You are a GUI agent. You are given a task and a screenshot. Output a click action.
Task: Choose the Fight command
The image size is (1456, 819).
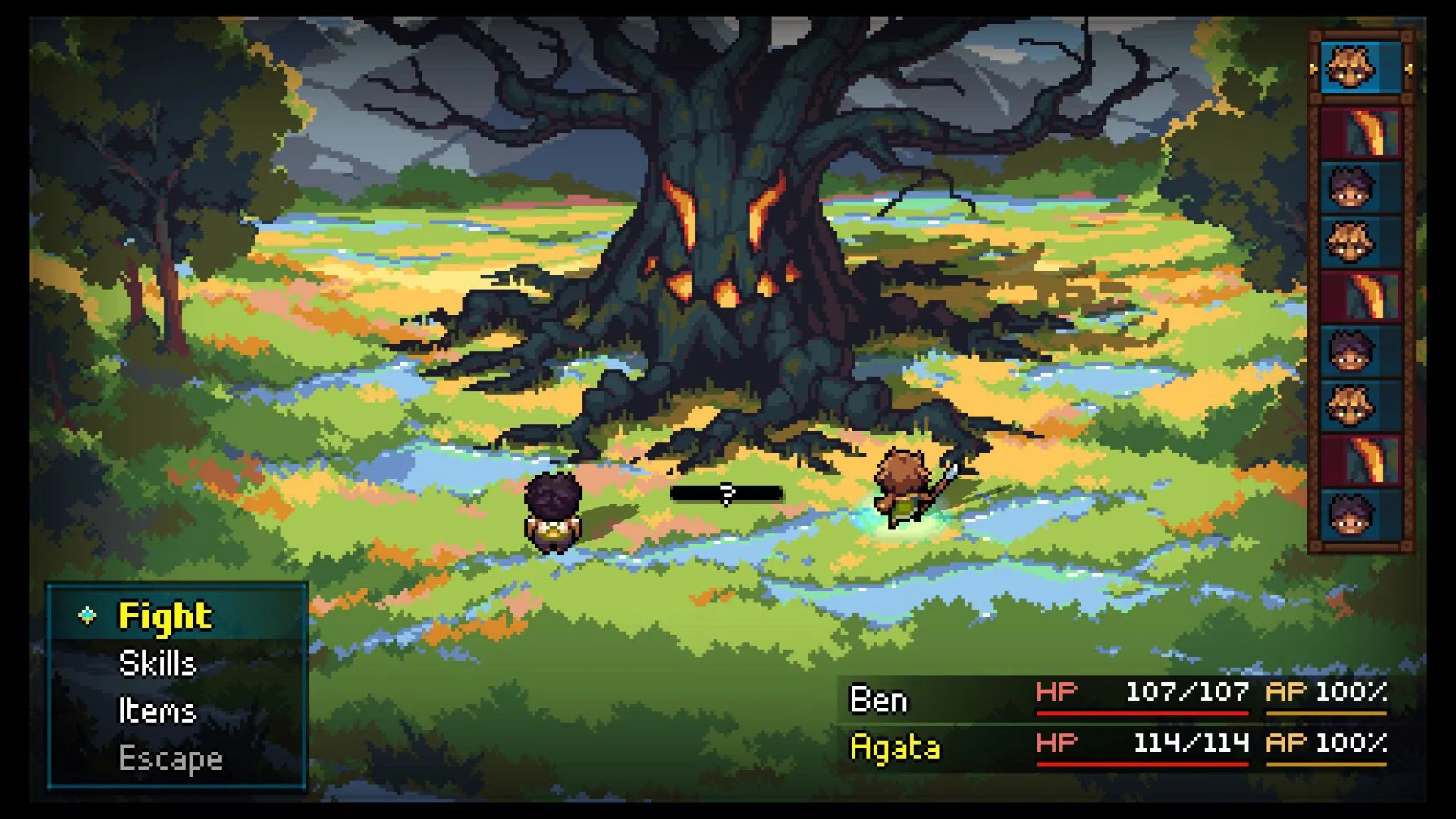(165, 616)
